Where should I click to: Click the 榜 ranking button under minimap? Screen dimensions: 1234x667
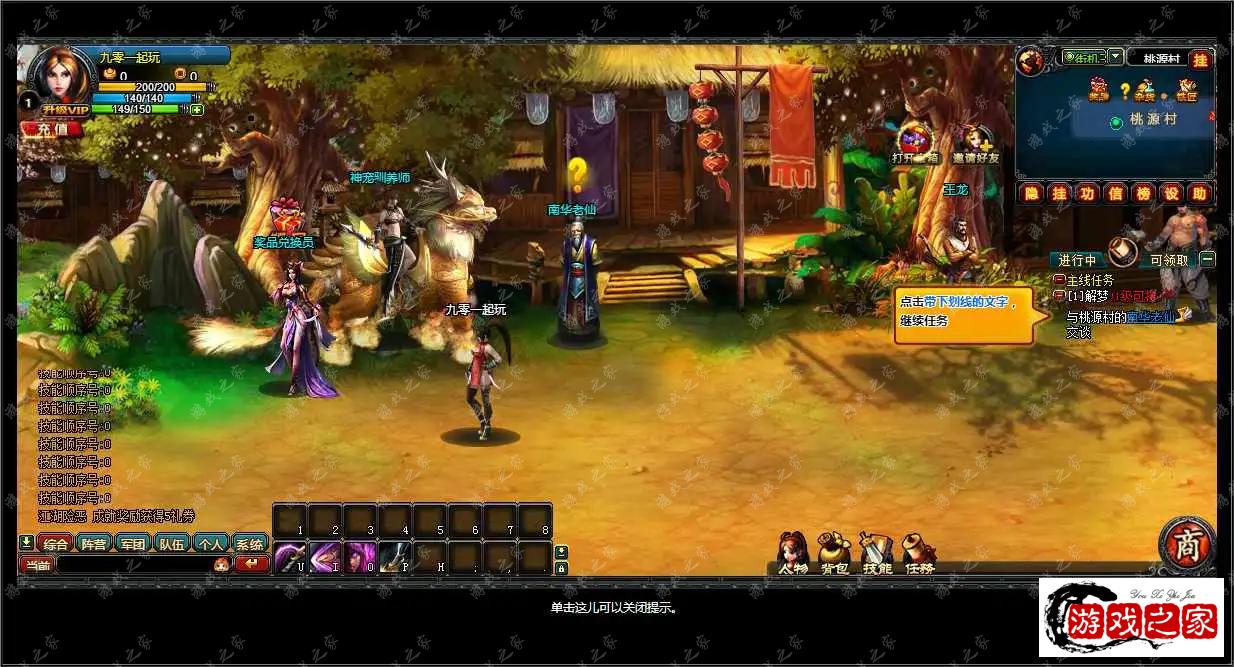[x=1143, y=193]
